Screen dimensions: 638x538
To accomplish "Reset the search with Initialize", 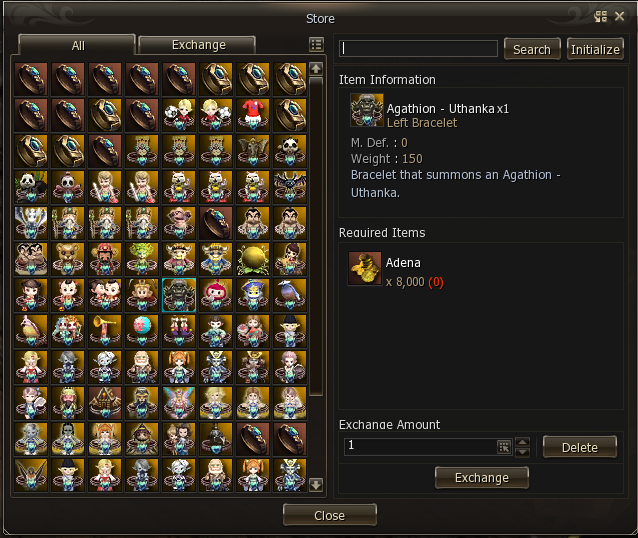I will pyautogui.click(x=595, y=49).
